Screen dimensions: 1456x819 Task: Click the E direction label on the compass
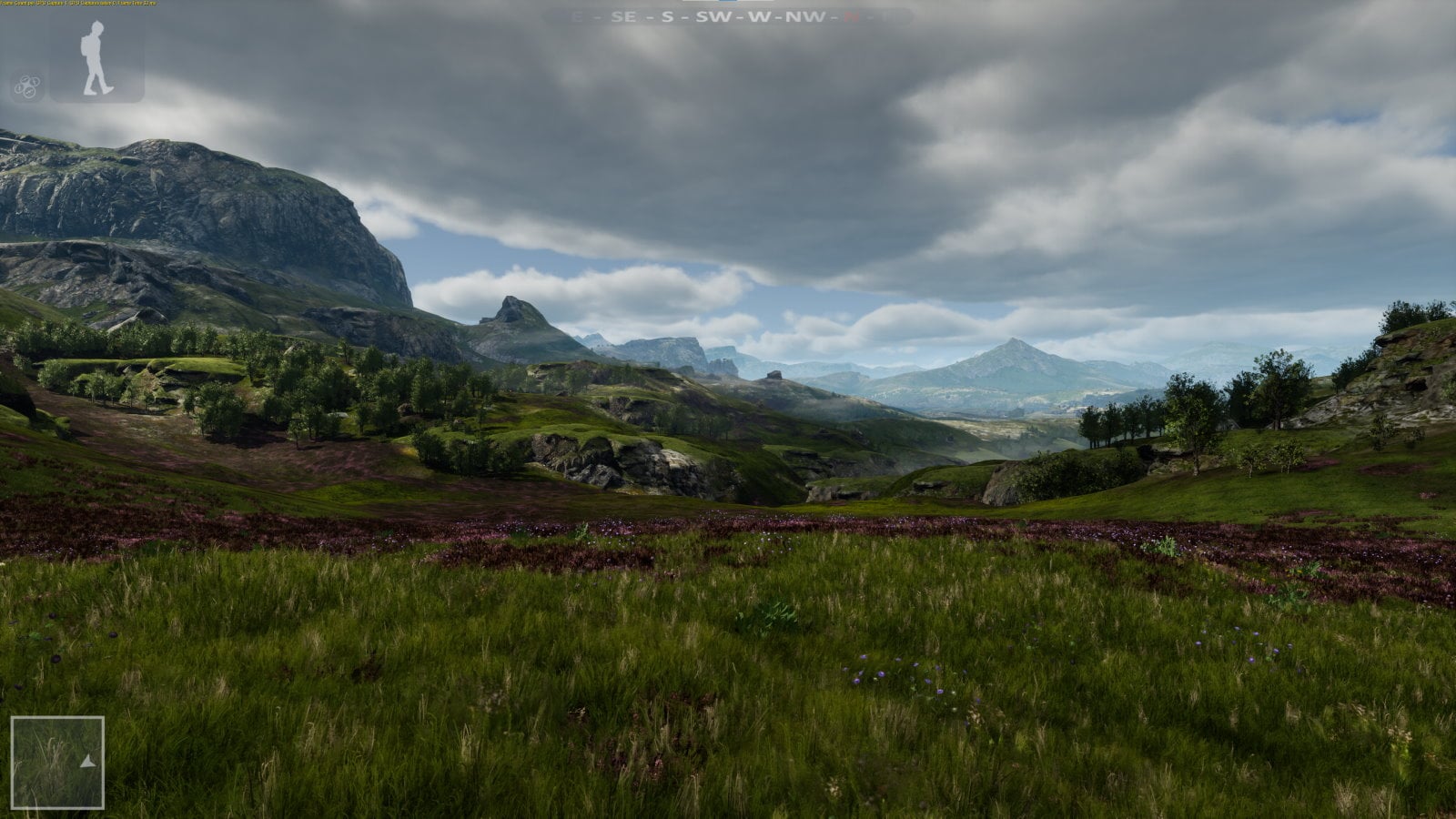tap(579, 15)
